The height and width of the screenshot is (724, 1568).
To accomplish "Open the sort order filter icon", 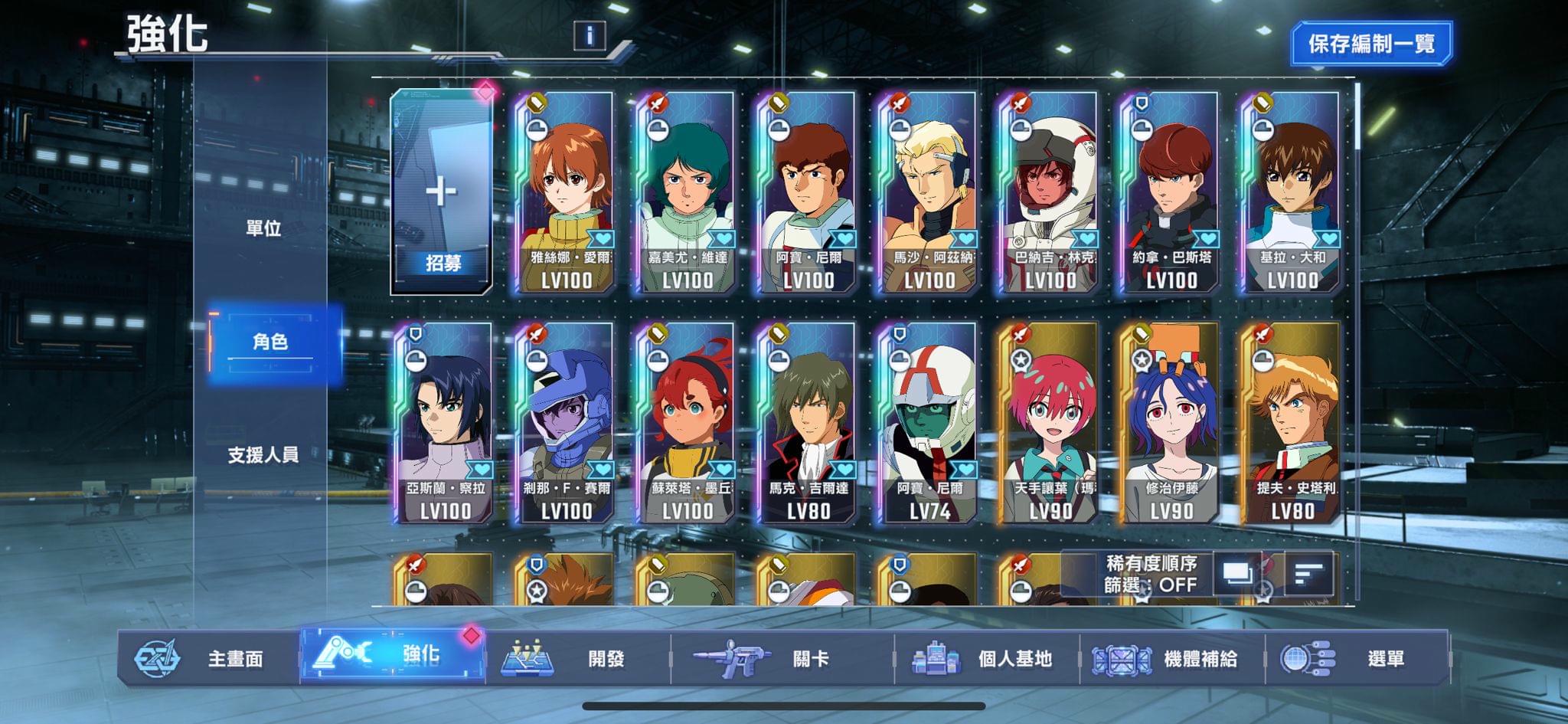I will point(1308,573).
